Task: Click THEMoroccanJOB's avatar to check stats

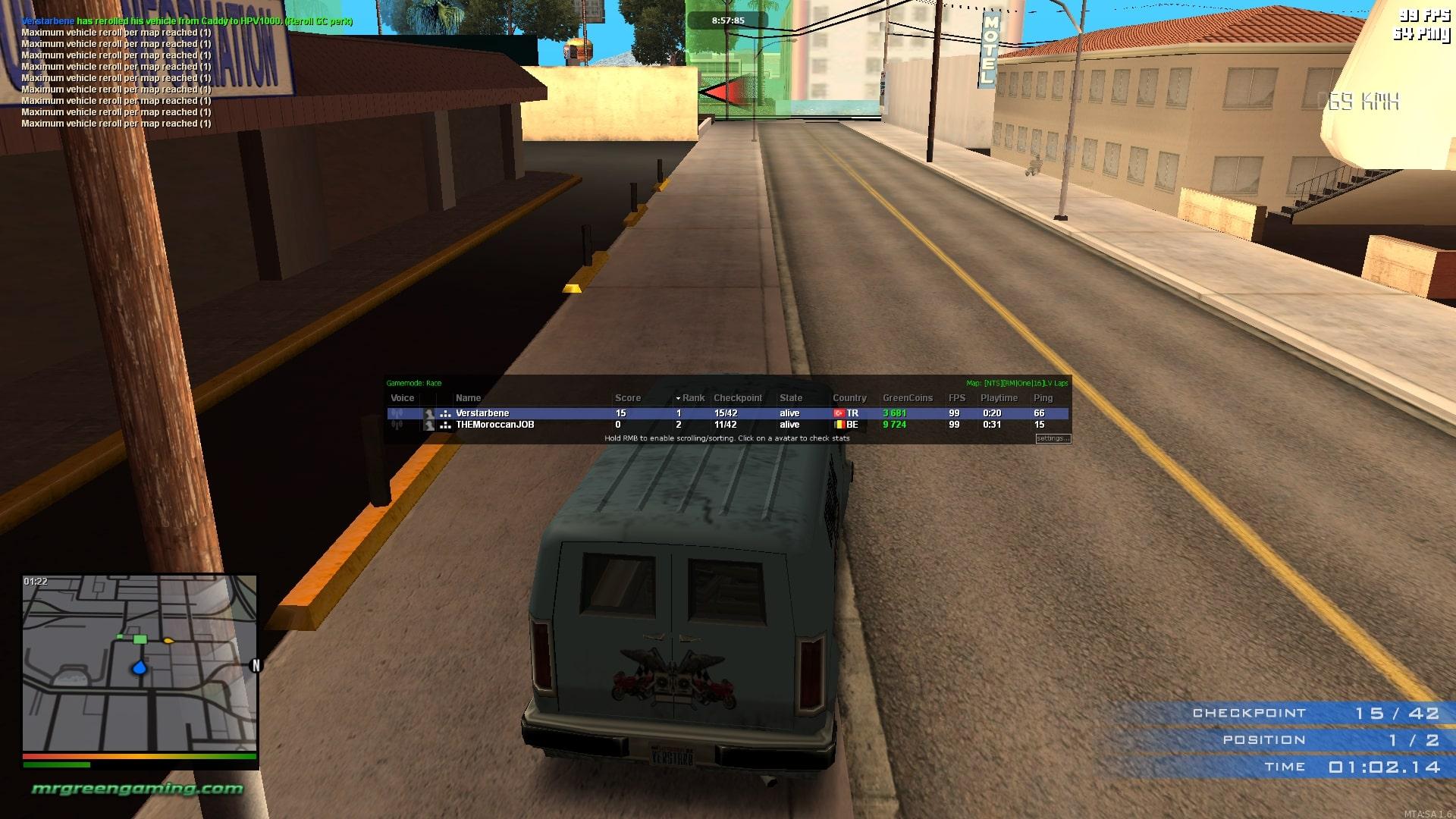Action: coord(429,425)
